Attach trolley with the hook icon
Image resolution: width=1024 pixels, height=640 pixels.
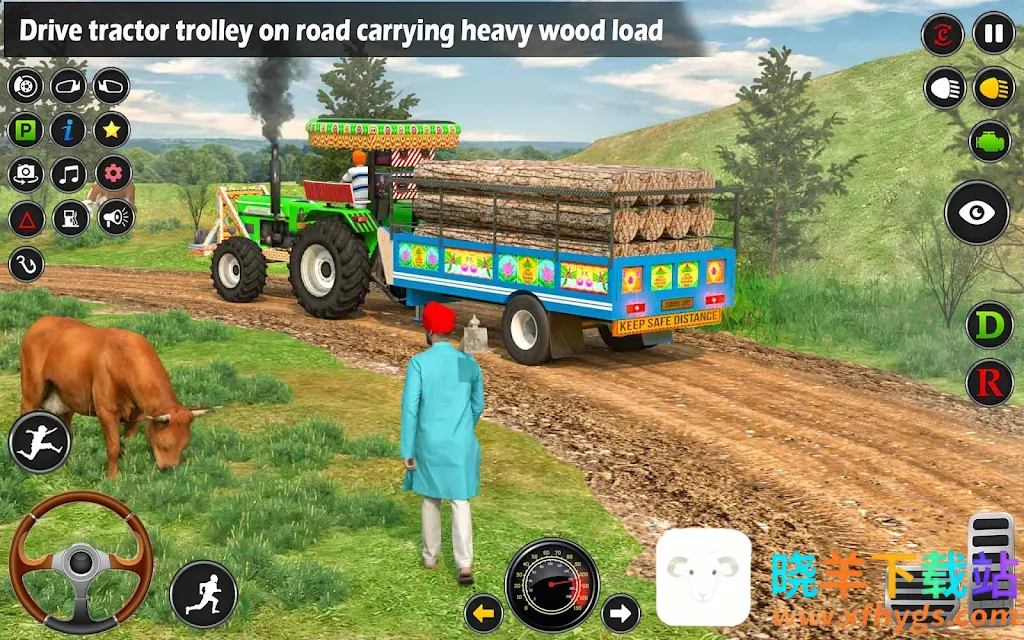tap(26, 264)
